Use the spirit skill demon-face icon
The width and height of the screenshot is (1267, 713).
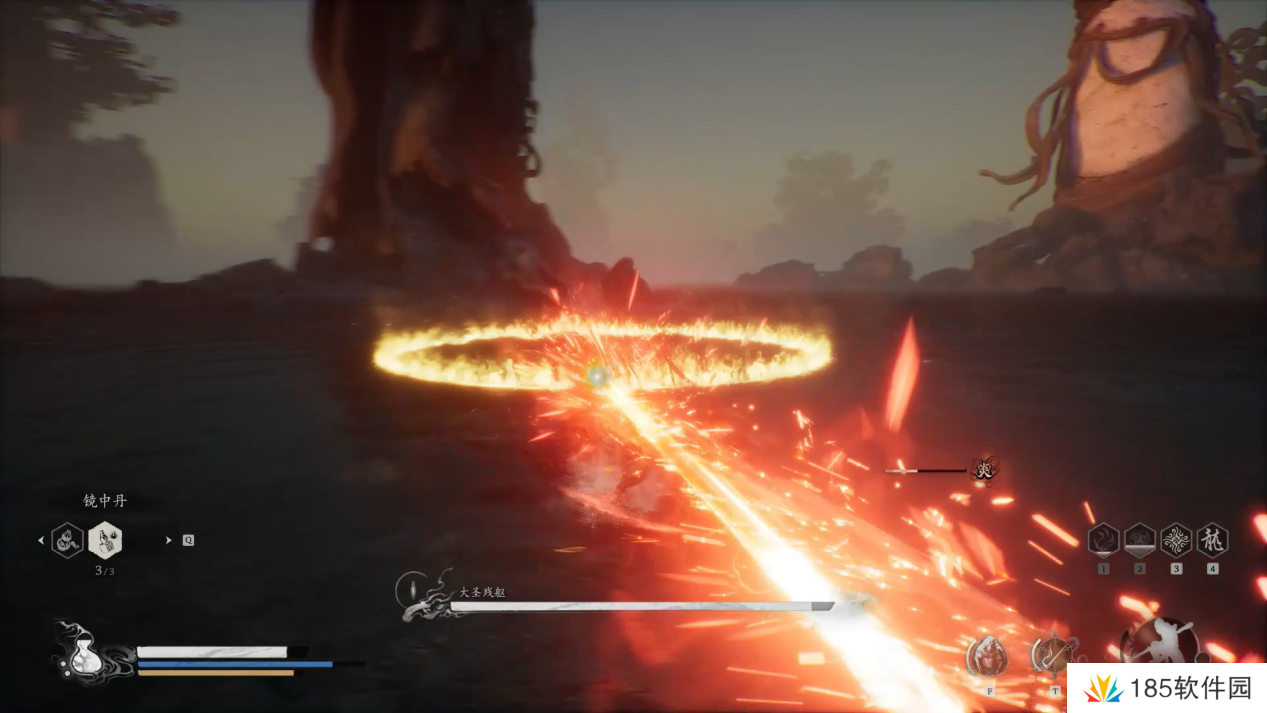pyautogui.click(x=988, y=656)
